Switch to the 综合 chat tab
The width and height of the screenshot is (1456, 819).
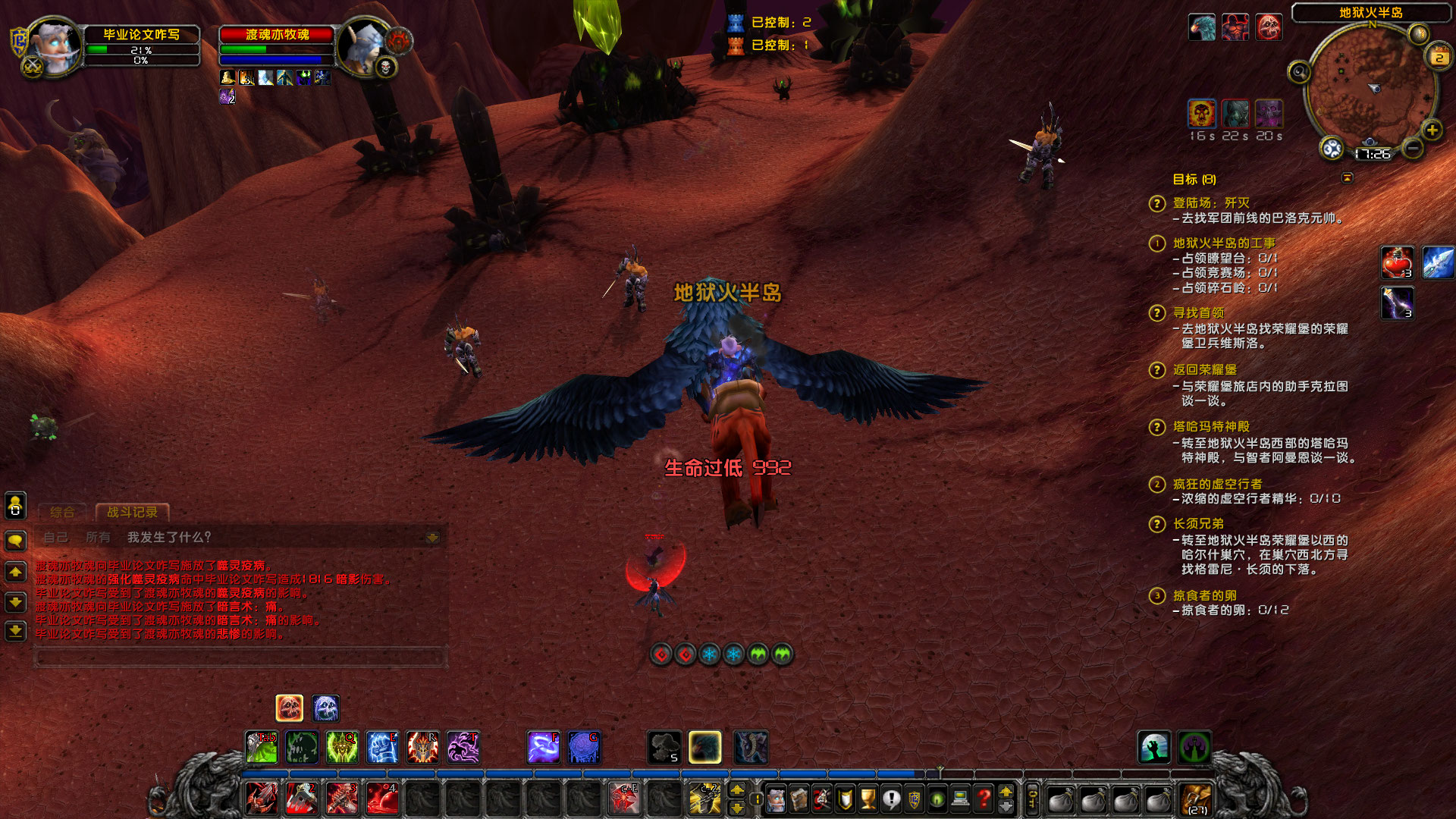tap(62, 513)
